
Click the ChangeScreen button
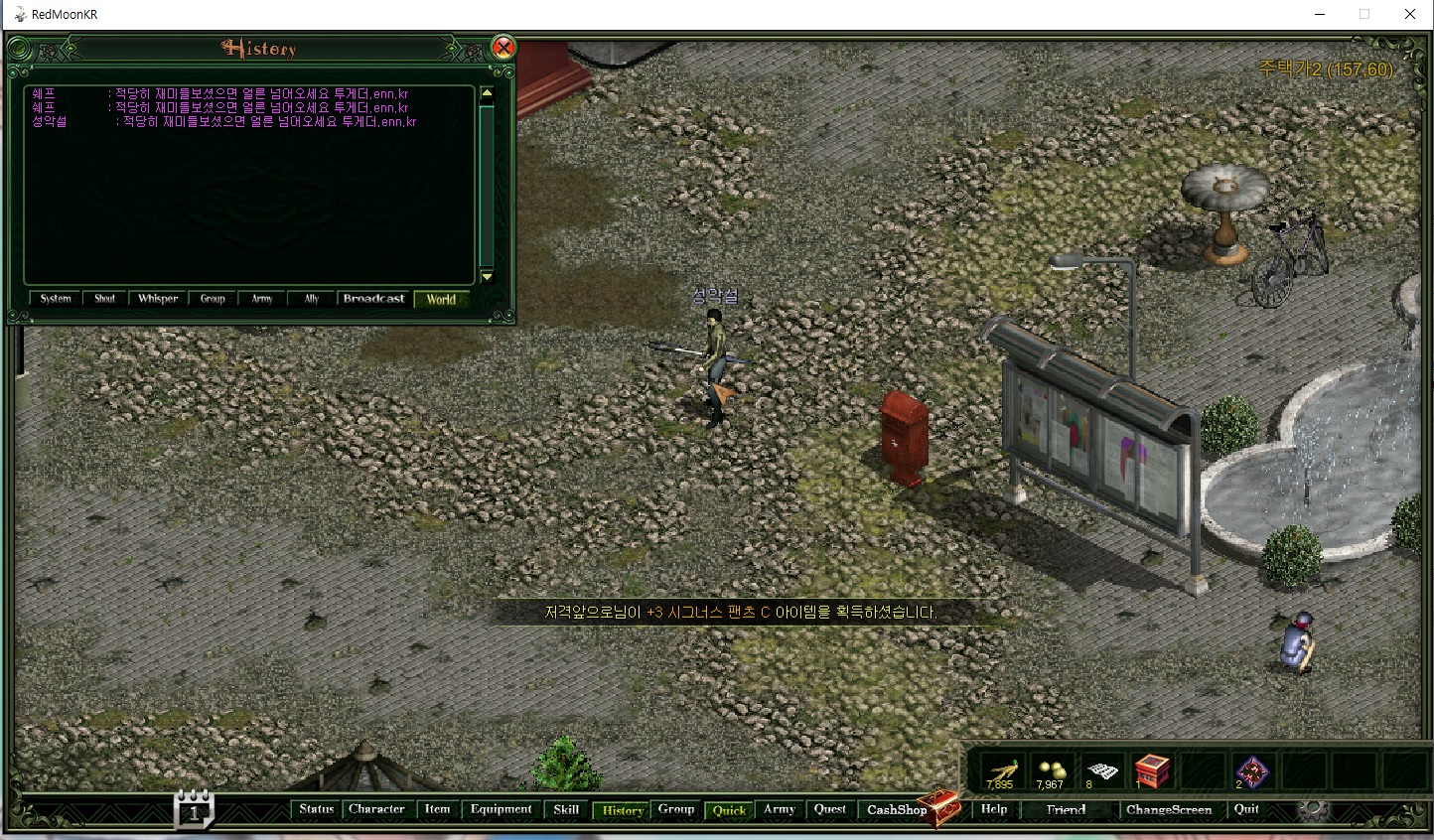[1169, 810]
